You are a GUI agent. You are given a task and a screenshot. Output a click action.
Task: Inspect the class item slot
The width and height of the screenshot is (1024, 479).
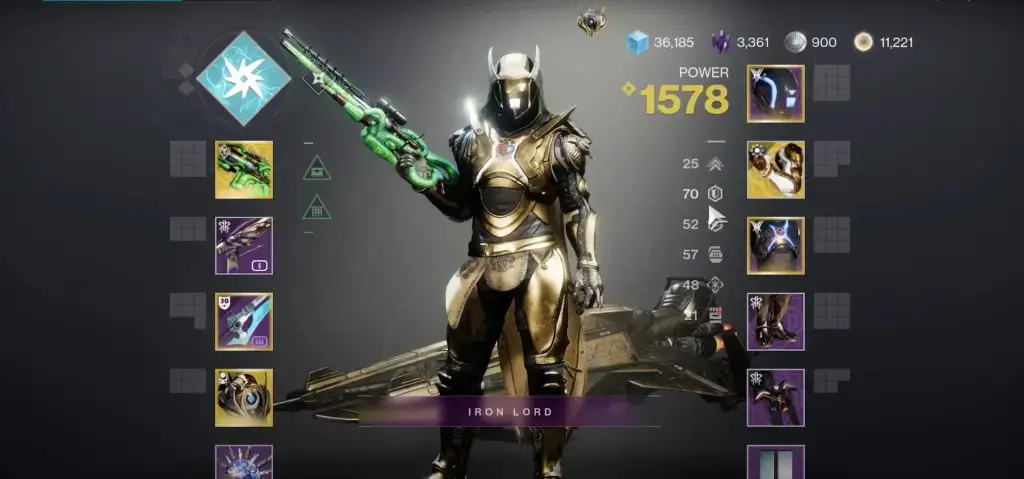775,397
